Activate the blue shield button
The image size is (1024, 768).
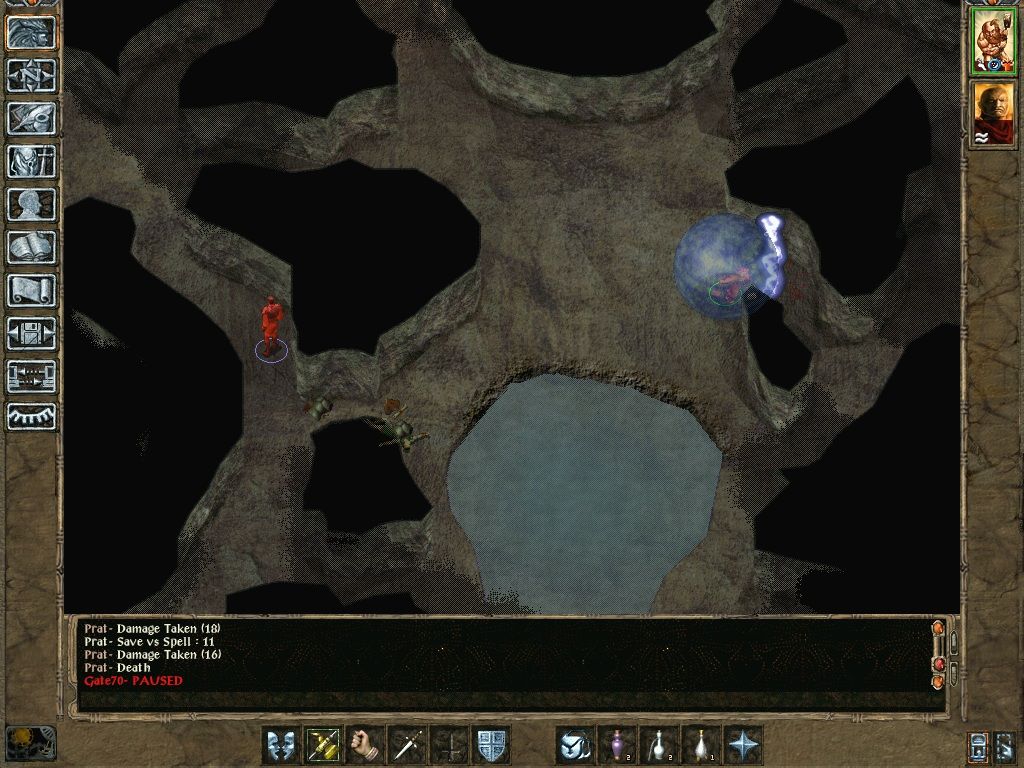tap(490, 745)
